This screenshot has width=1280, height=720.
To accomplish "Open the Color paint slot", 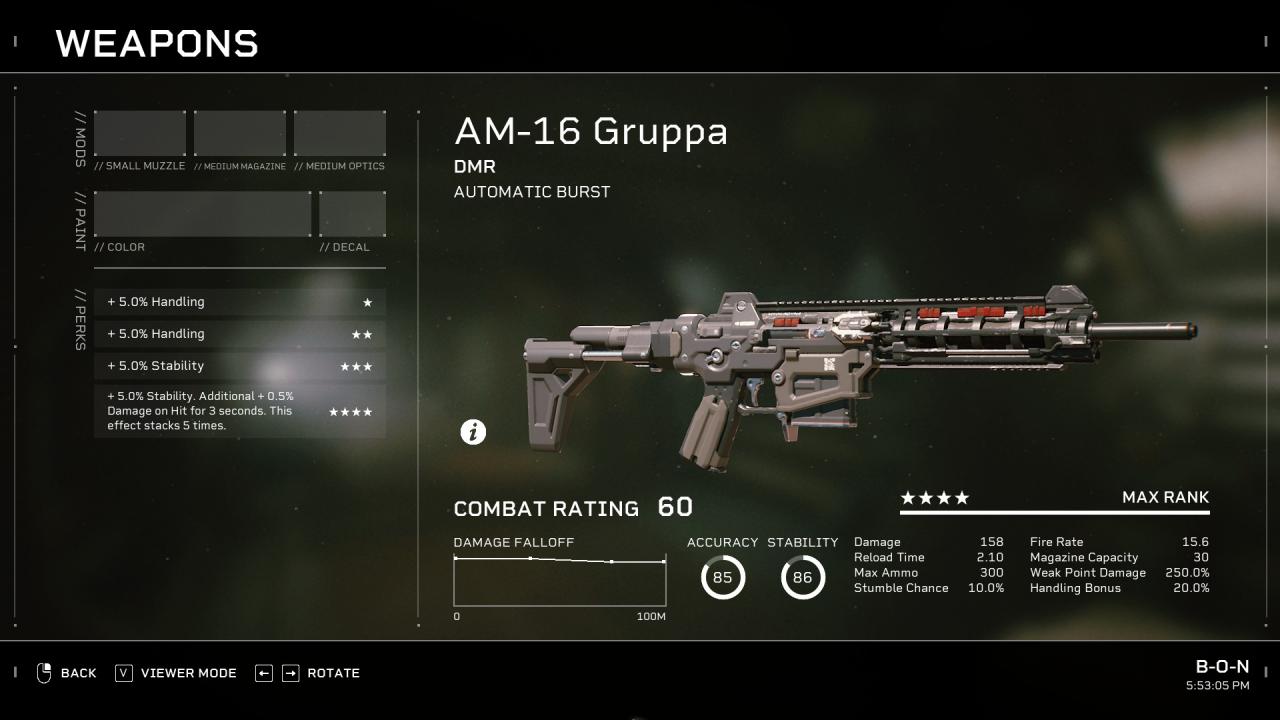I will (203, 214).
